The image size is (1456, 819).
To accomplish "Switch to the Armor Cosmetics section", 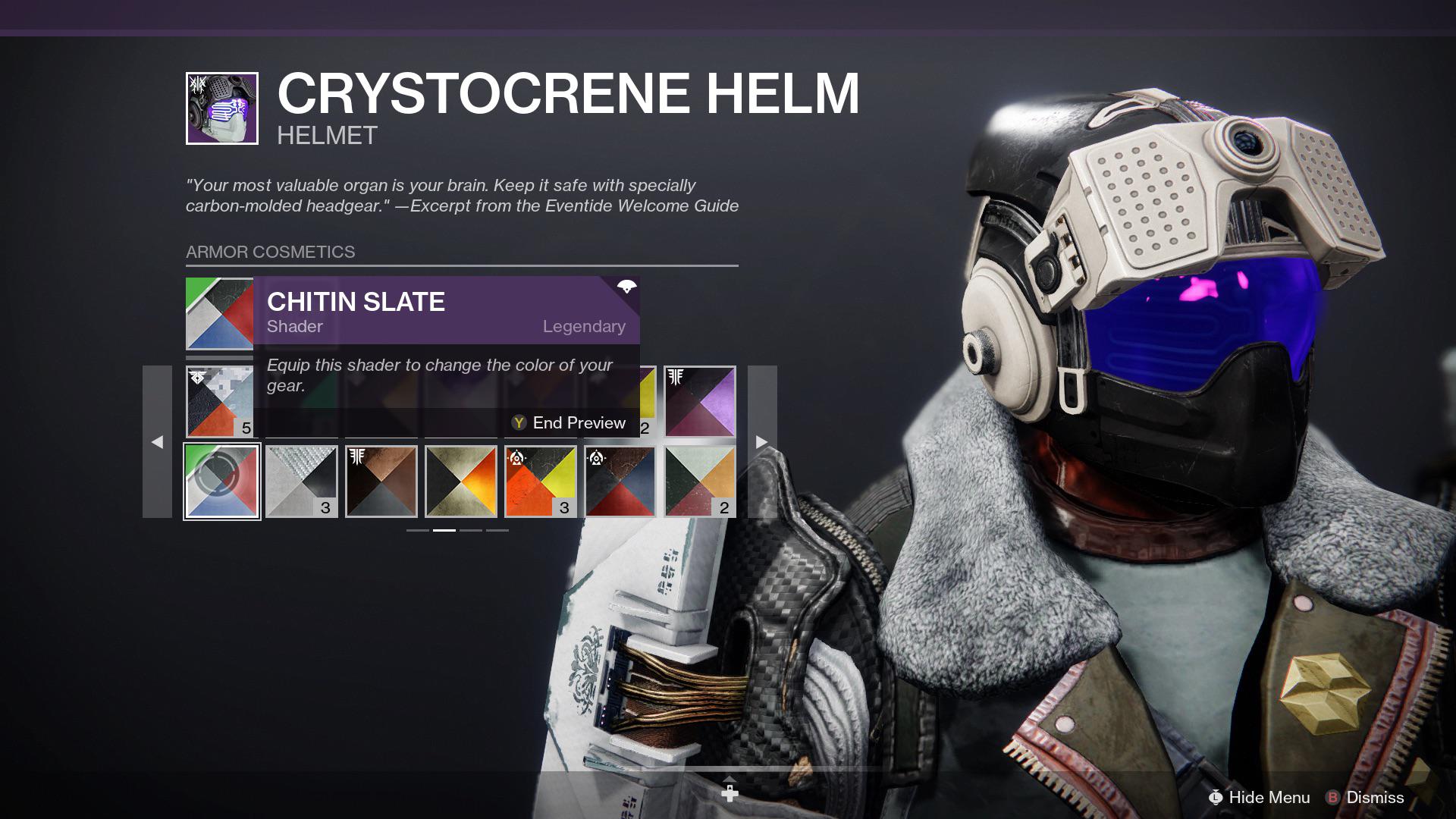I will click(270, 253).
